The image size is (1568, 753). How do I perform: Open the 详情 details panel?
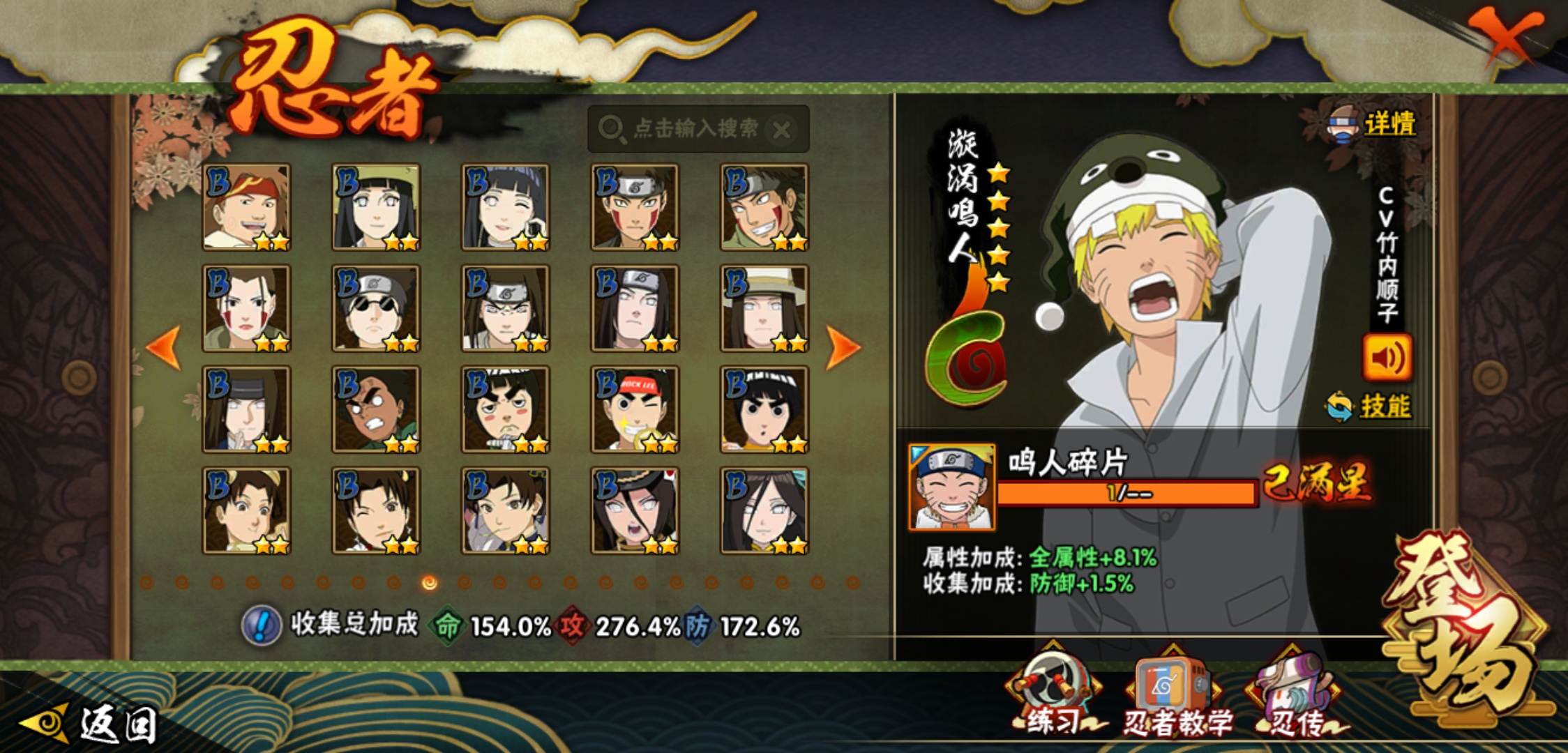click(1373, 125)
